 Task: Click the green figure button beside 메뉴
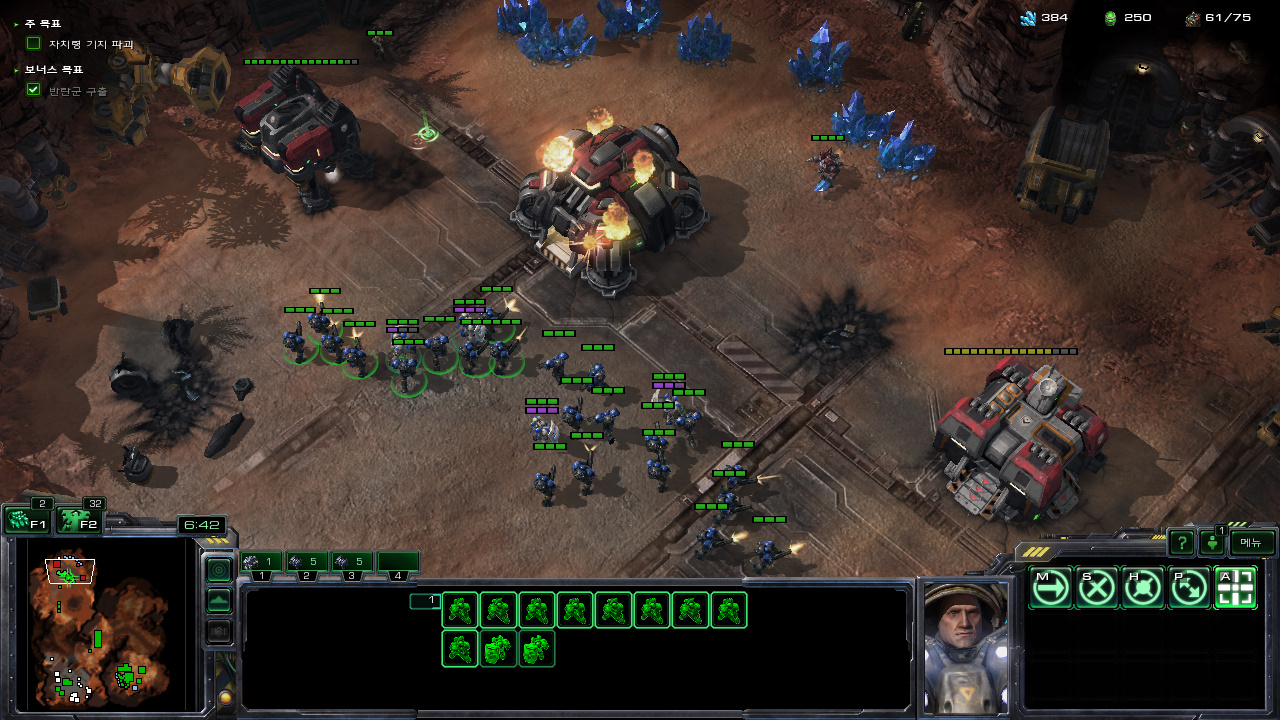[x=1212, y=544]
